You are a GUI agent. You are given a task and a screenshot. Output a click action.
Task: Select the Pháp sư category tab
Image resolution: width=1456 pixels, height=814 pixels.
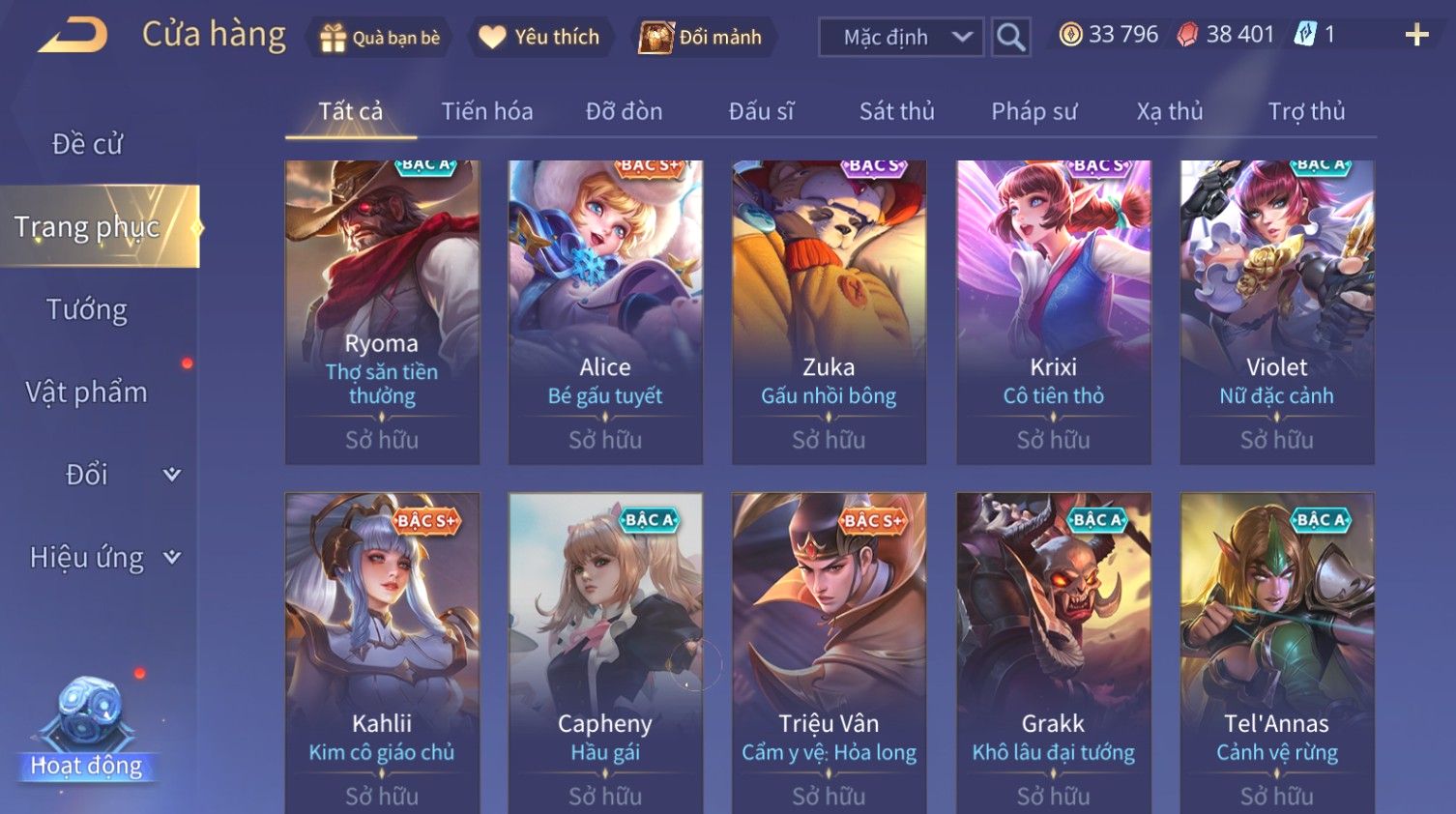coord(1034,112)
